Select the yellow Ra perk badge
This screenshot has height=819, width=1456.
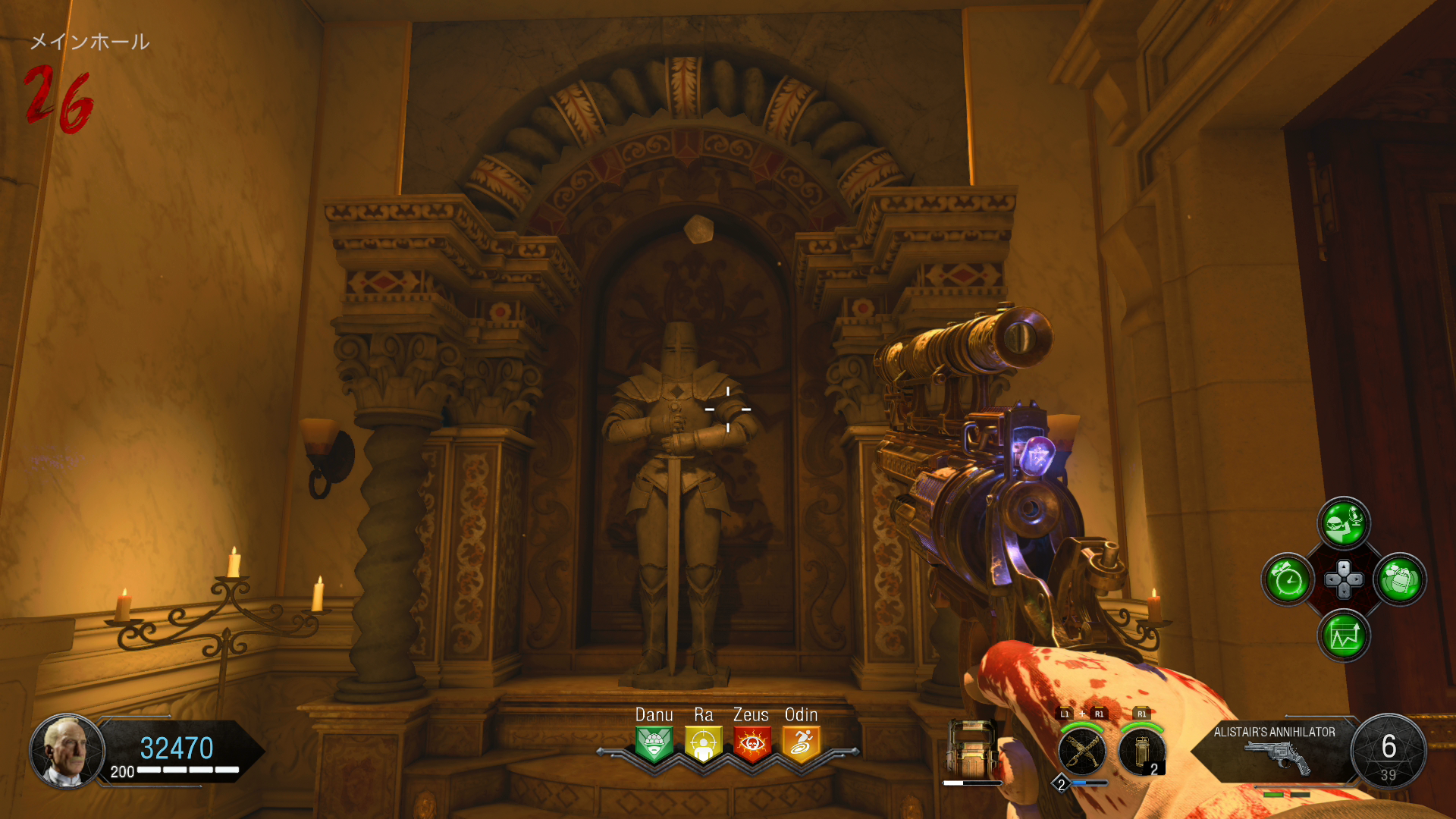click(x=703, y=744)
